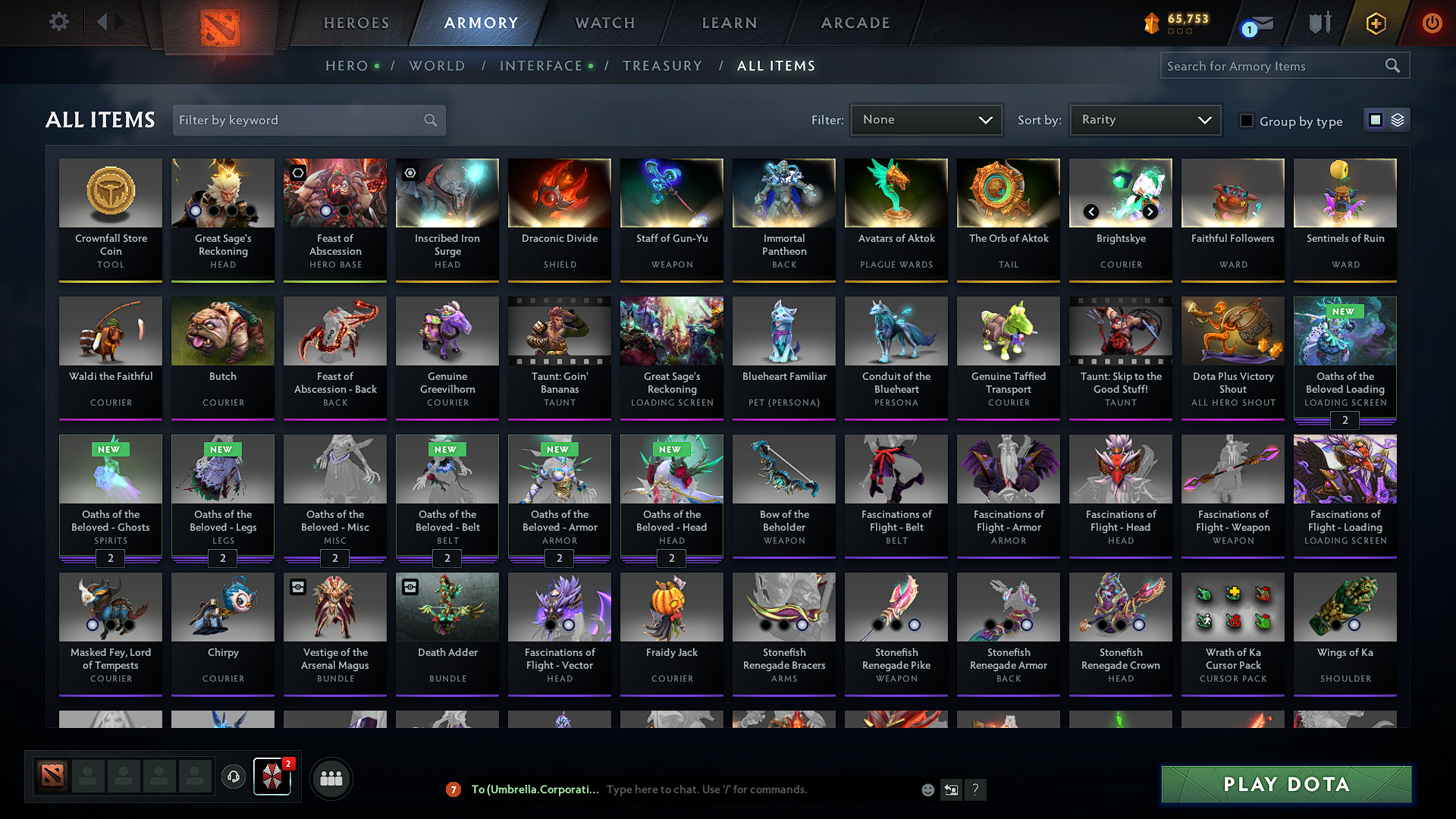The image size is (1456, 819).
Task: Toggle single item grid view
Action: click(1376, 120)
